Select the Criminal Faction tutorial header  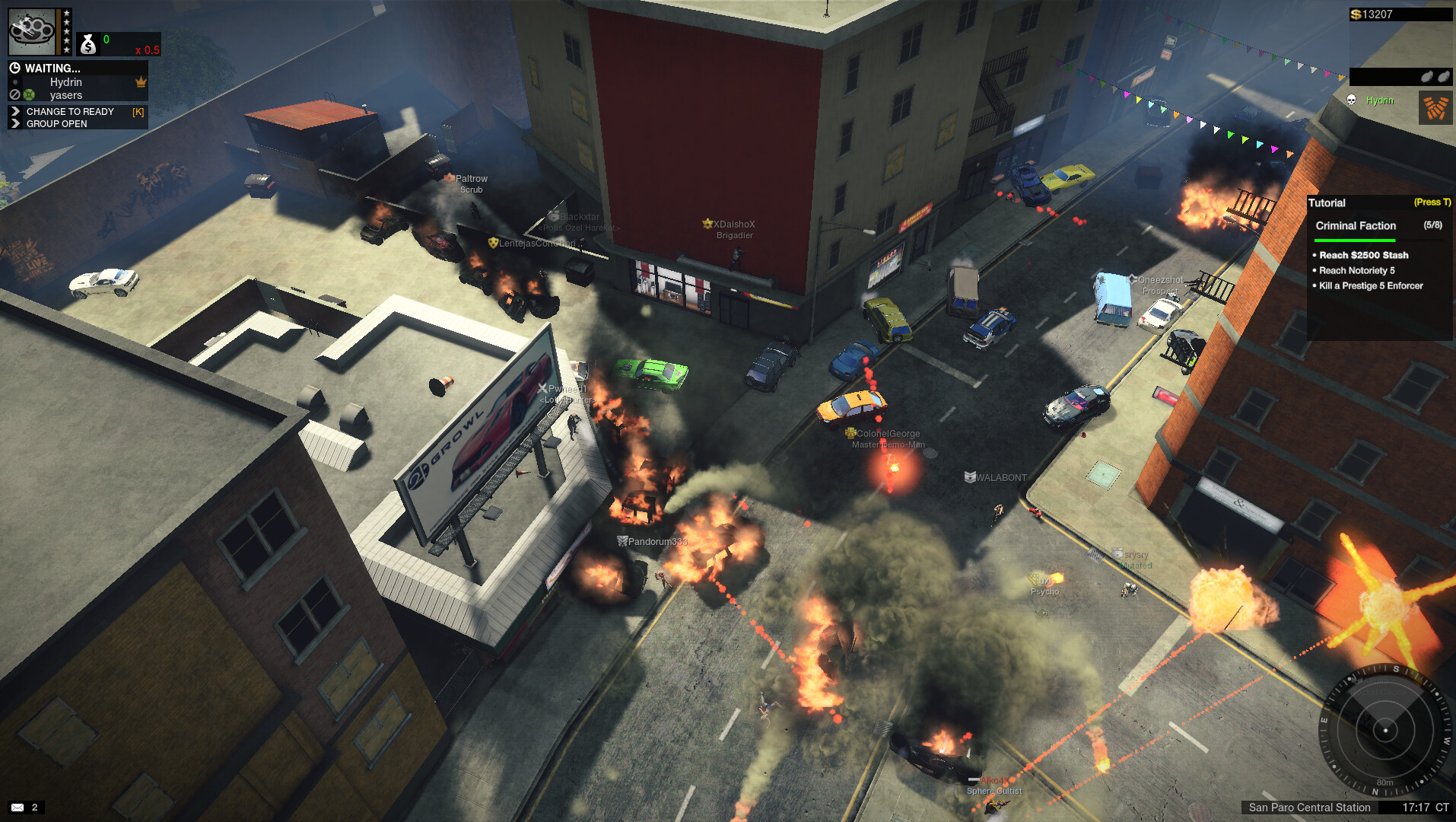click(1356, 225)
